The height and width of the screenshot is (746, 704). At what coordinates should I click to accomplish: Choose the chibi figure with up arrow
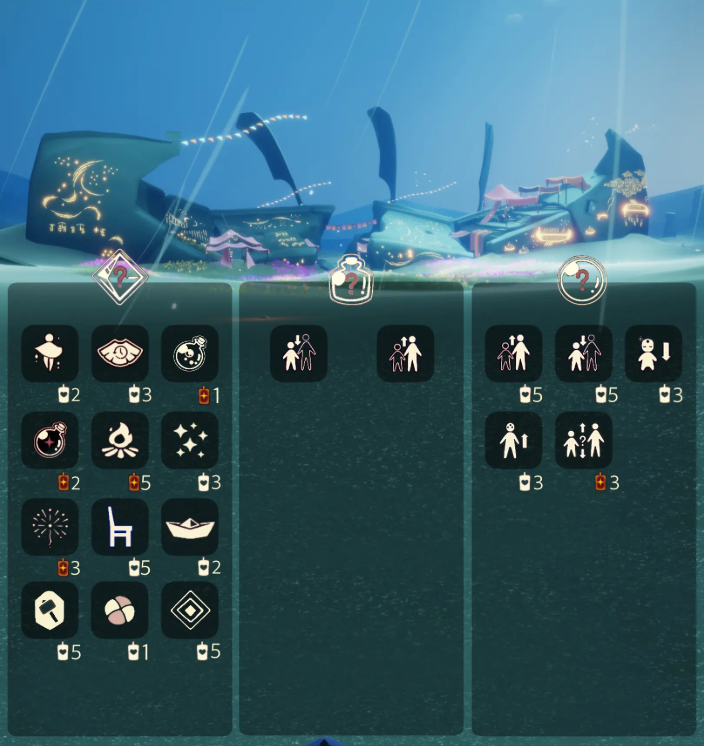pos(514,440)
